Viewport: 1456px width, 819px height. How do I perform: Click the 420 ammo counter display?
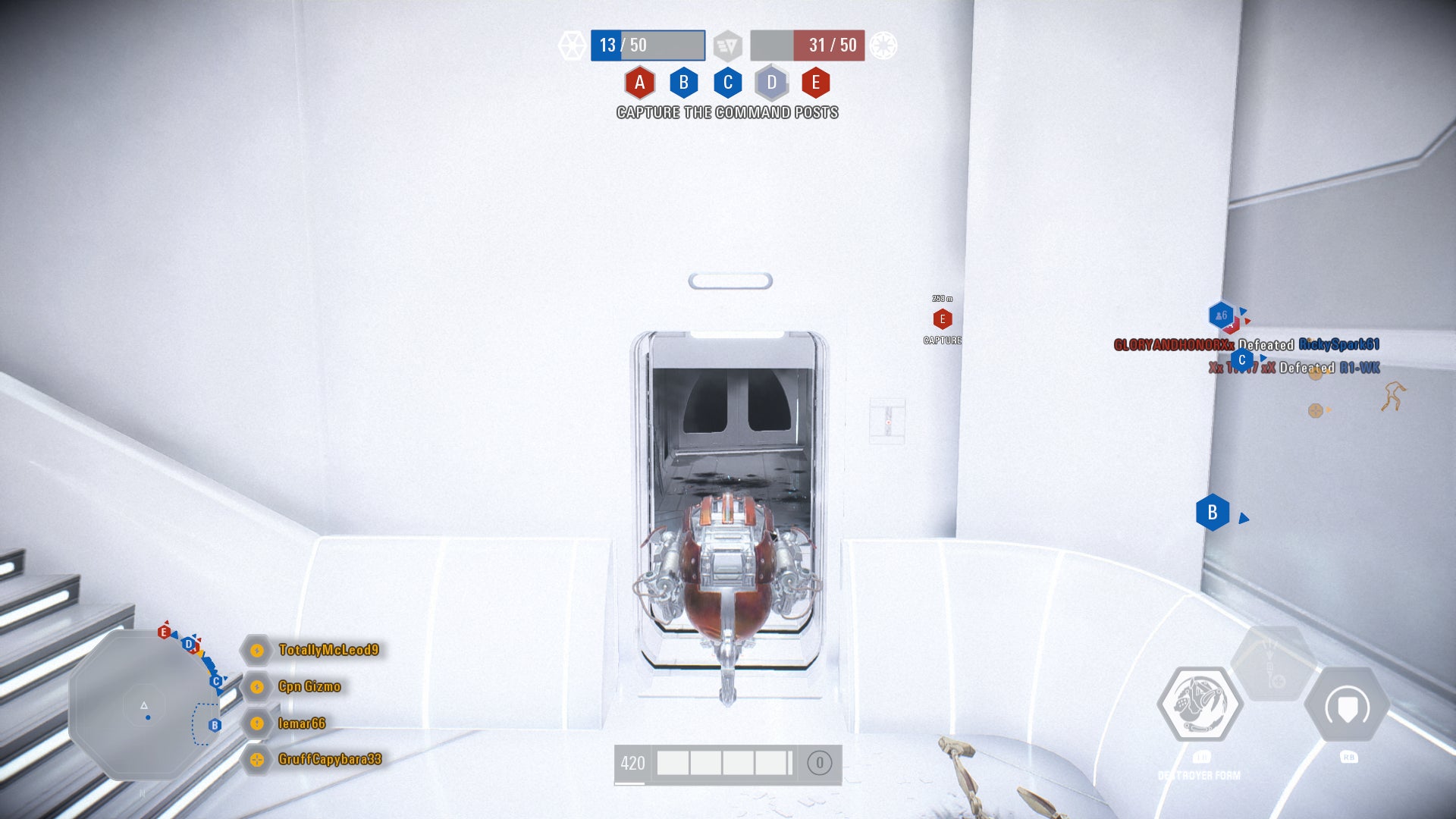point(634,764)
